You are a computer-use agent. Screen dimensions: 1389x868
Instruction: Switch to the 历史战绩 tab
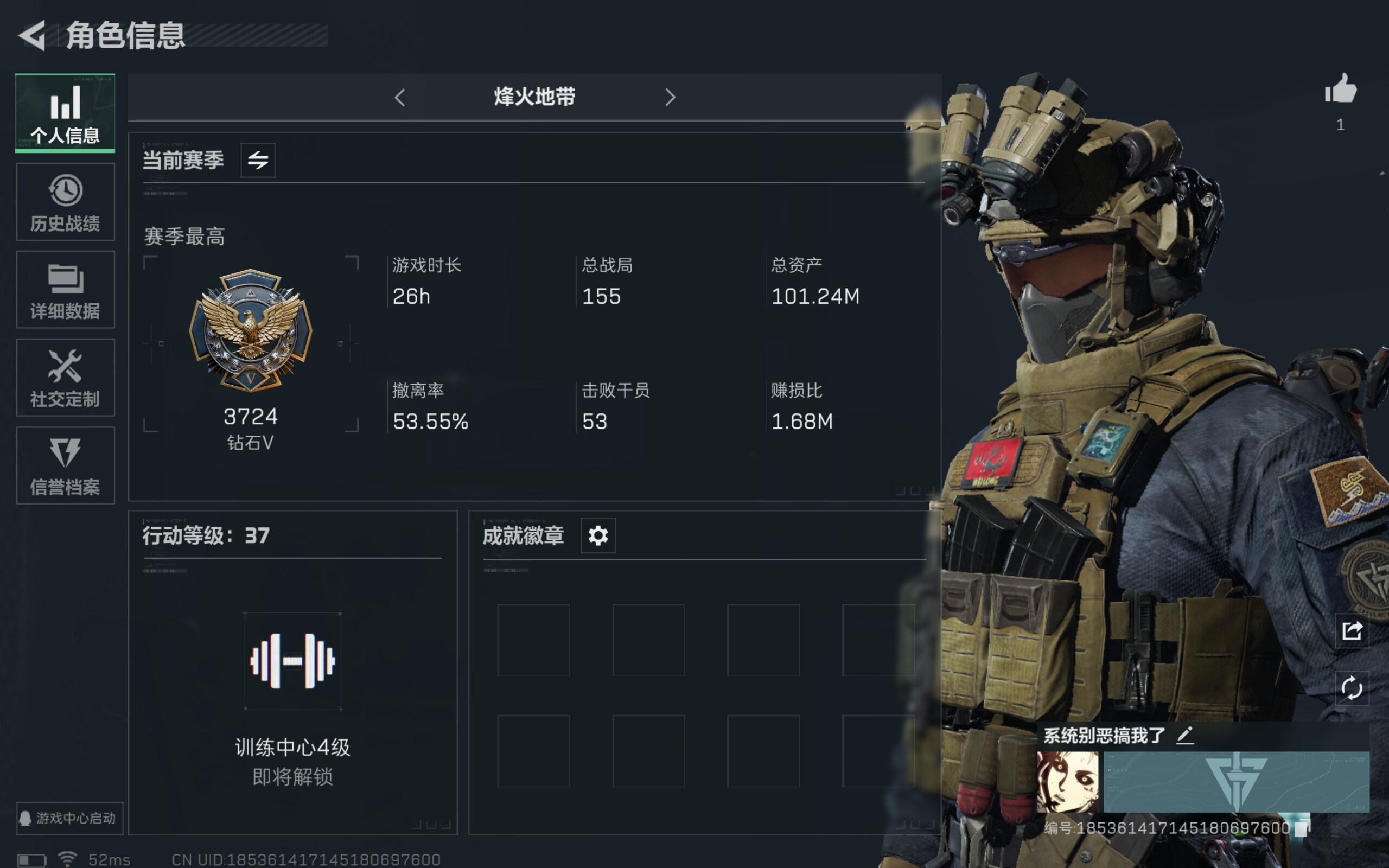[66, 202]
